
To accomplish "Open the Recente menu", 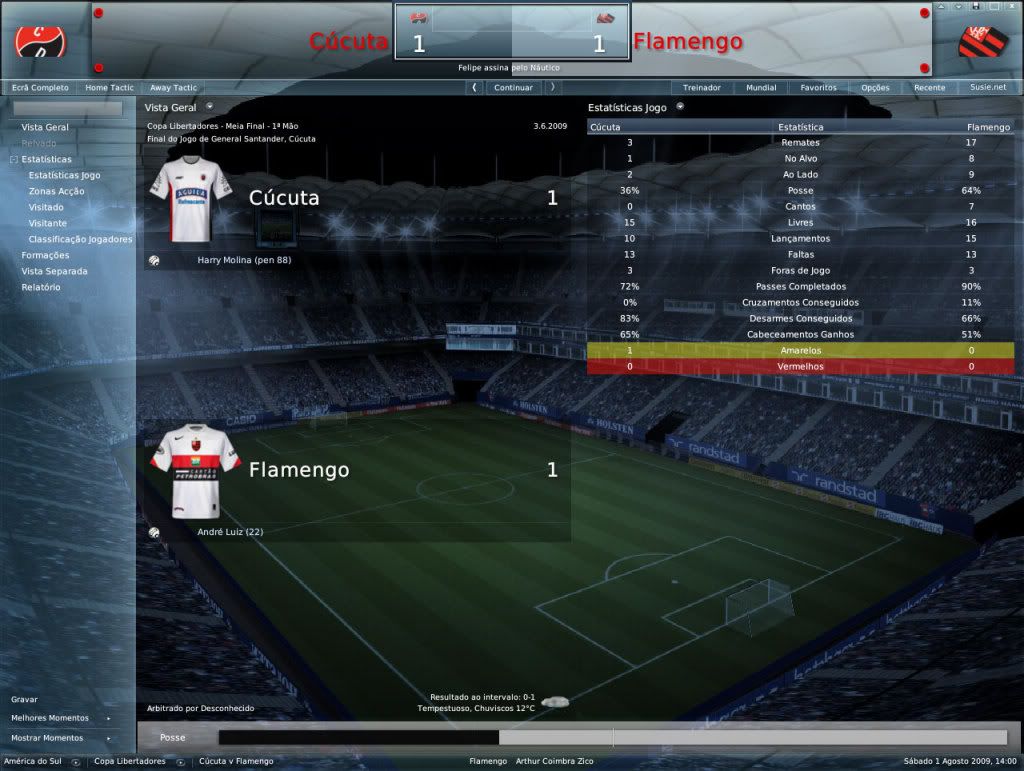I will coord(929,88).
